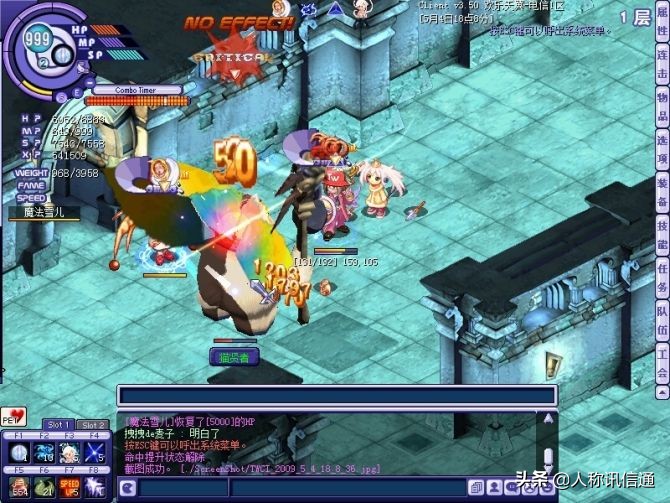Viewport: 670px width, 503px height.
Task: Select the Slot 1 hotbar tab
Action: (60, 425)
